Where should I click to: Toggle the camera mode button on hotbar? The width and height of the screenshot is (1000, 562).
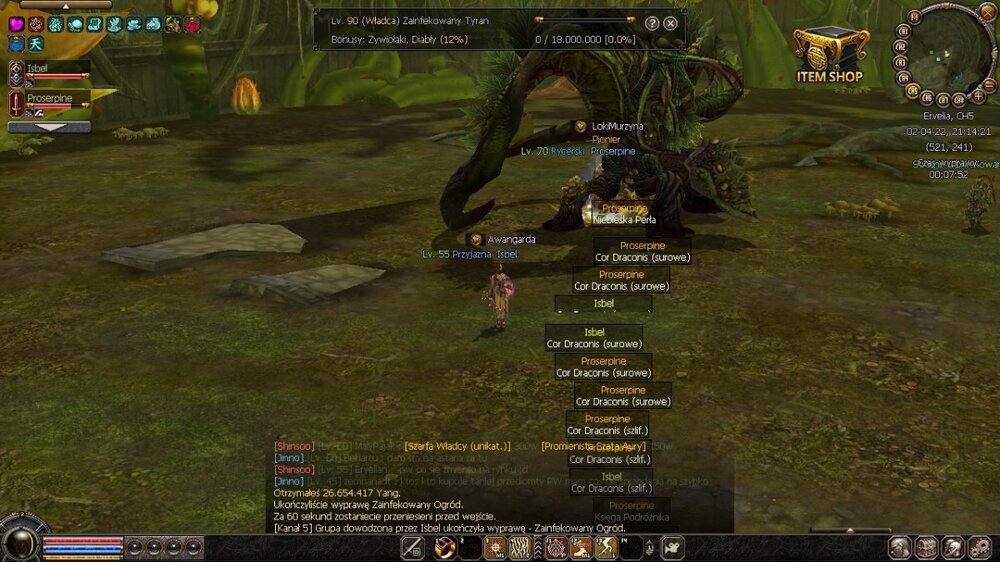pyautogui.click(x=672, y=547)
